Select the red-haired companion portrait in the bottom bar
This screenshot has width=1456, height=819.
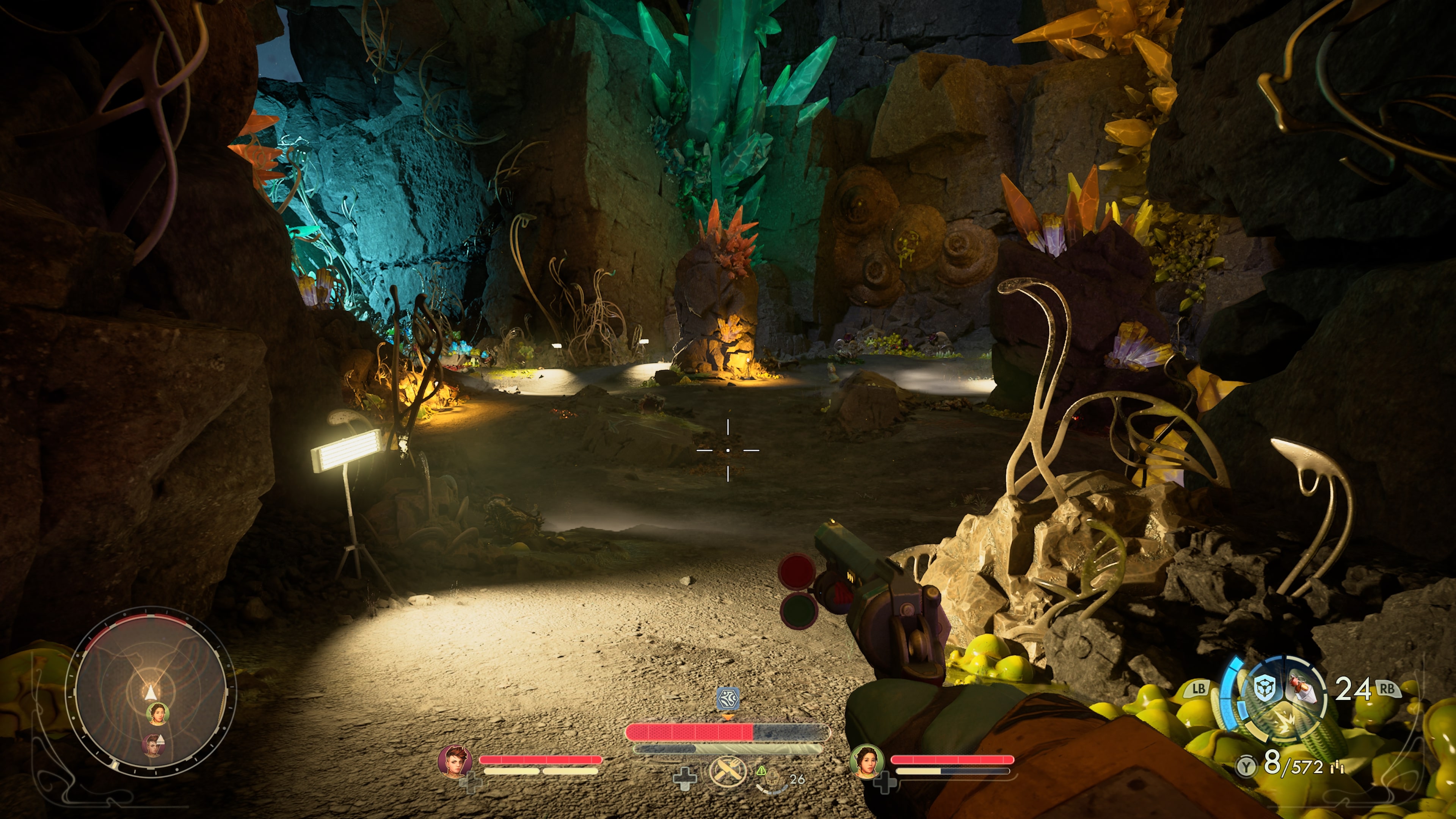coord(455,761)
